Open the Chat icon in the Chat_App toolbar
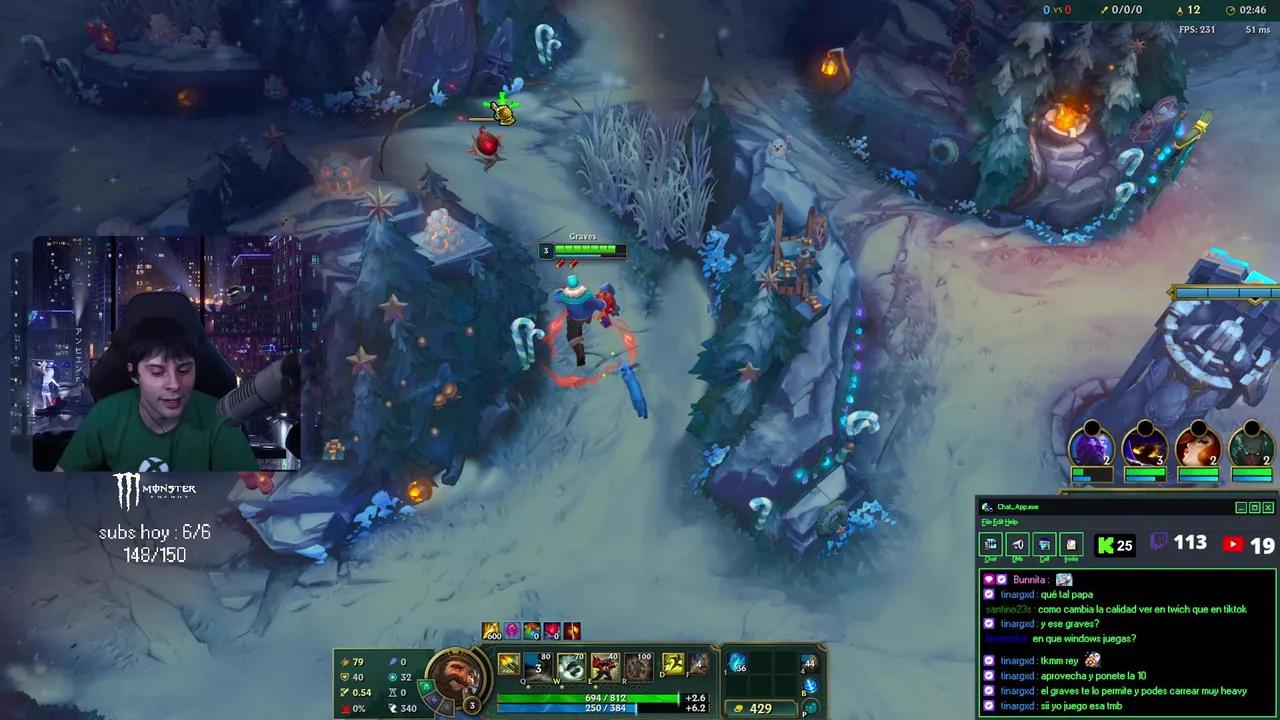Image resolution: width=1280 pixels, height=720 pixels. click(x=990, y=545)
